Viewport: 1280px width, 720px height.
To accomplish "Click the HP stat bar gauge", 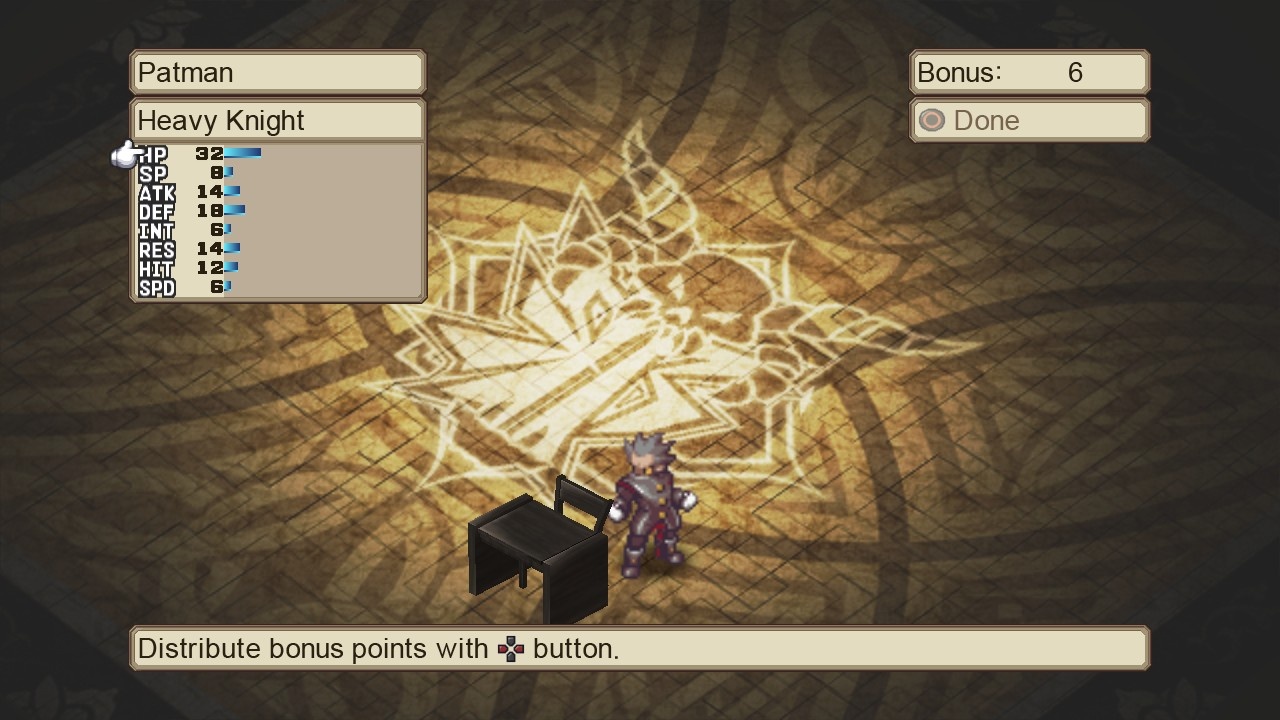I will pos(244,152).
